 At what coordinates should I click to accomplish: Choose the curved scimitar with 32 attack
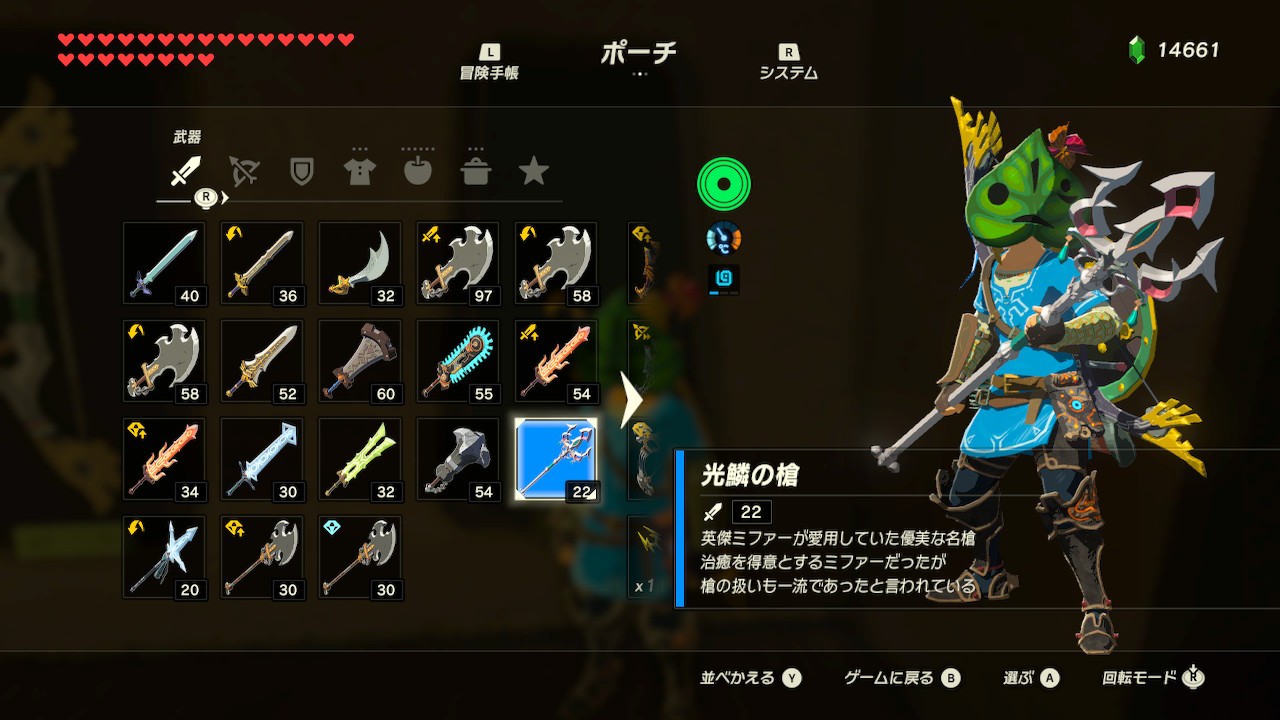[360, 263]
